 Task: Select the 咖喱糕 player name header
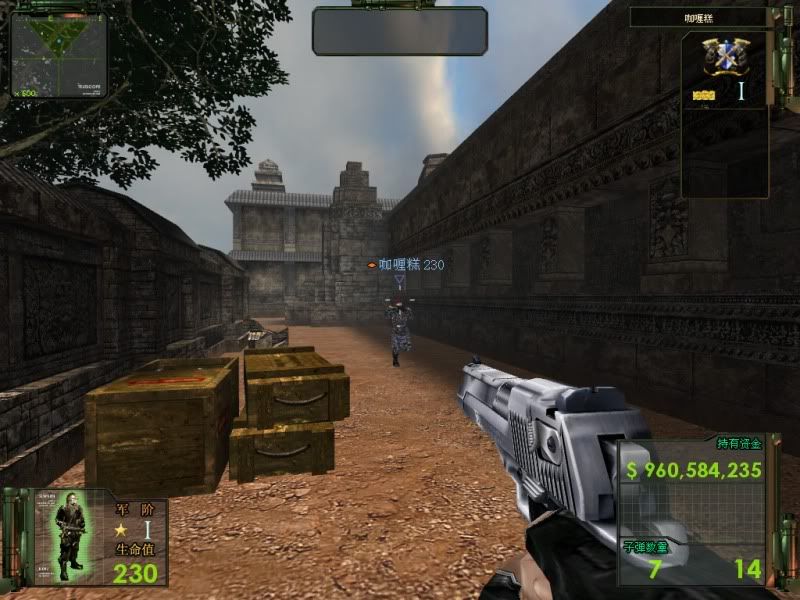pyautogui.click(x=711, y=17)
